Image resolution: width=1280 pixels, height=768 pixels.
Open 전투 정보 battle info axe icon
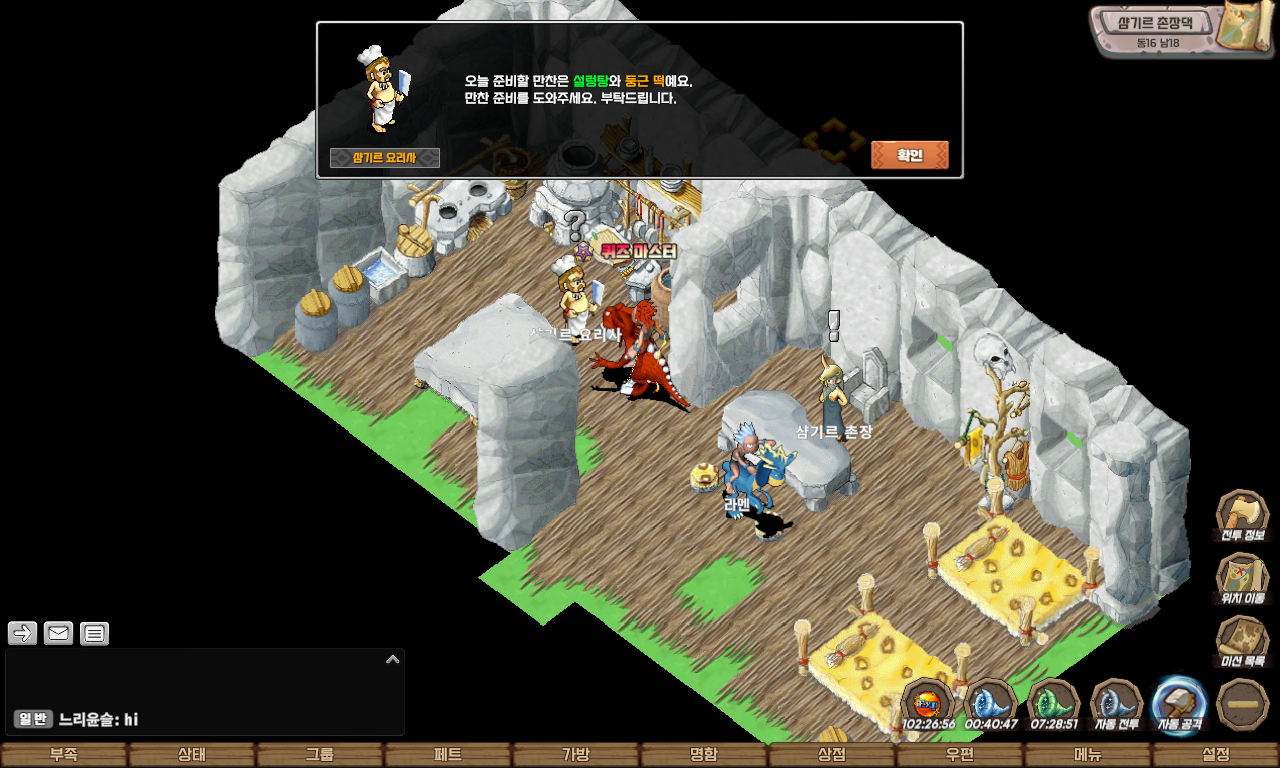click(1242, 515)
